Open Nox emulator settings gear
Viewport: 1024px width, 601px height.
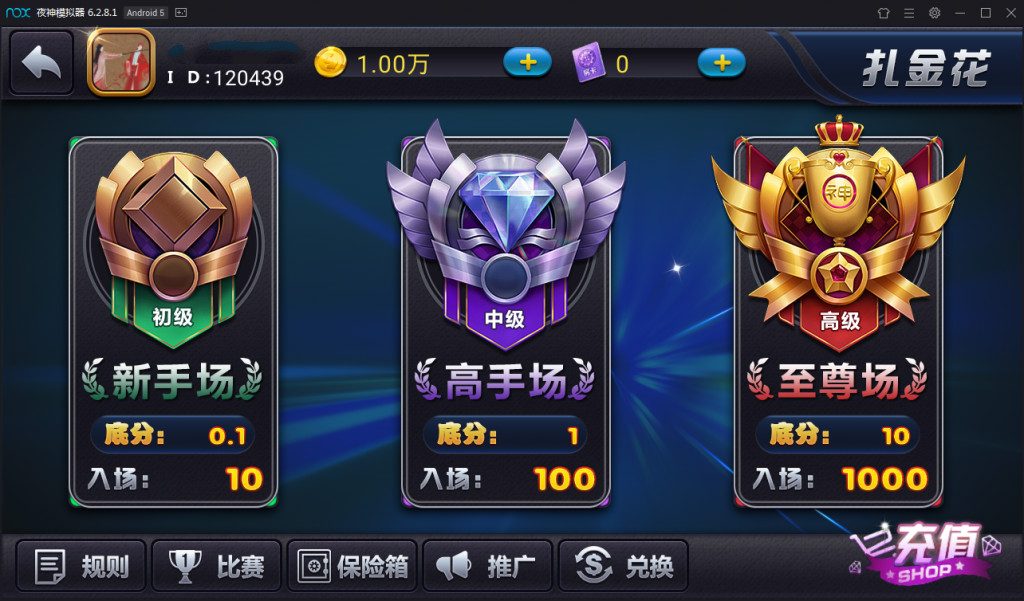click(x=934, y=13)
